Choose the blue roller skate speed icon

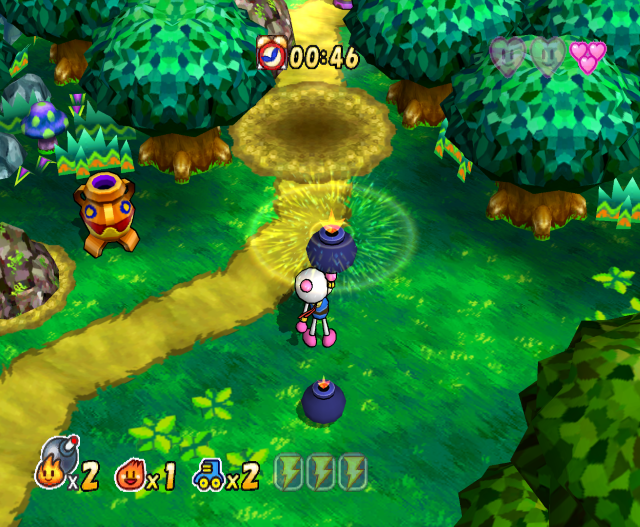(x=210, y=473)
